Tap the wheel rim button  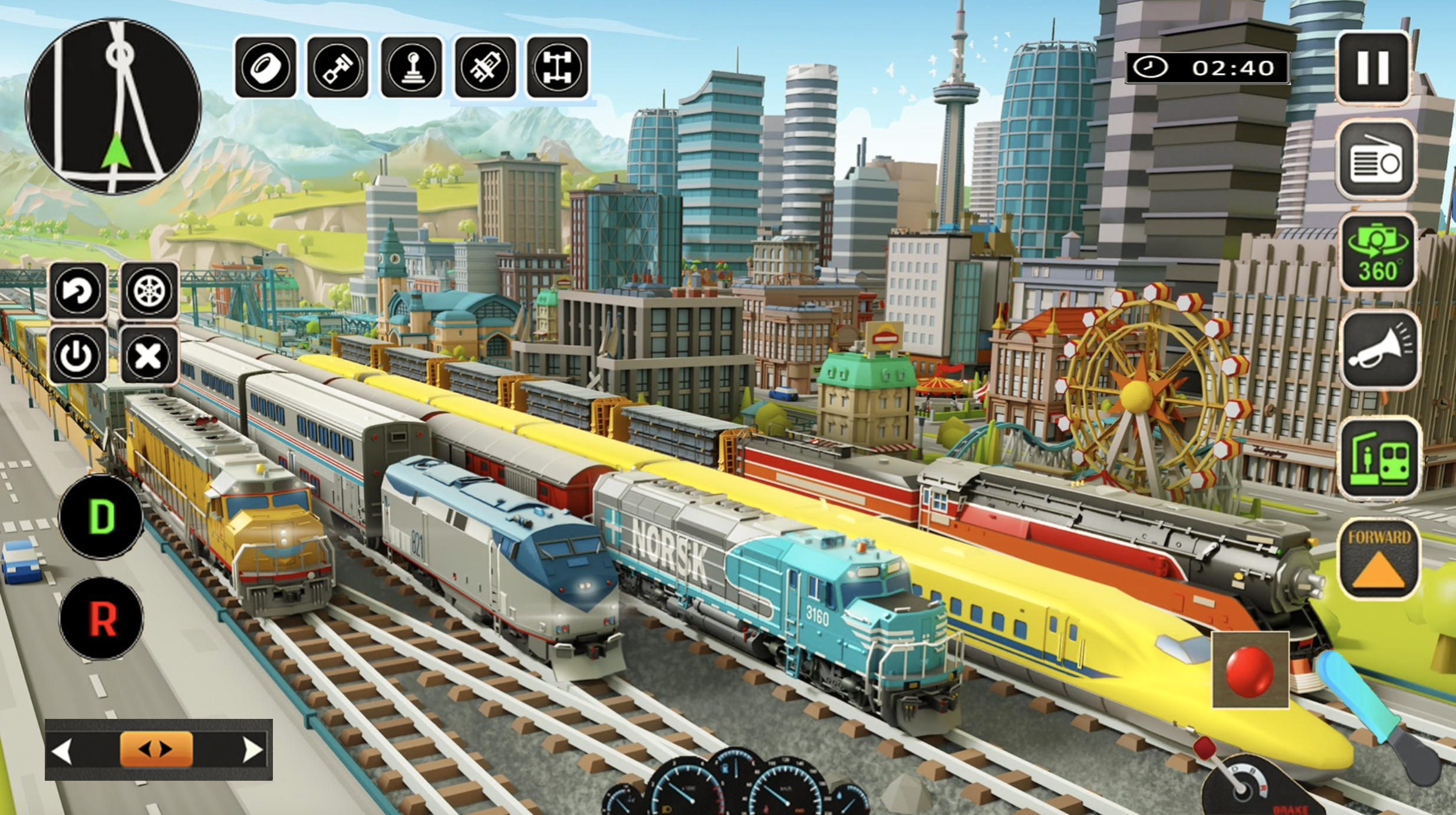[149, 291]
